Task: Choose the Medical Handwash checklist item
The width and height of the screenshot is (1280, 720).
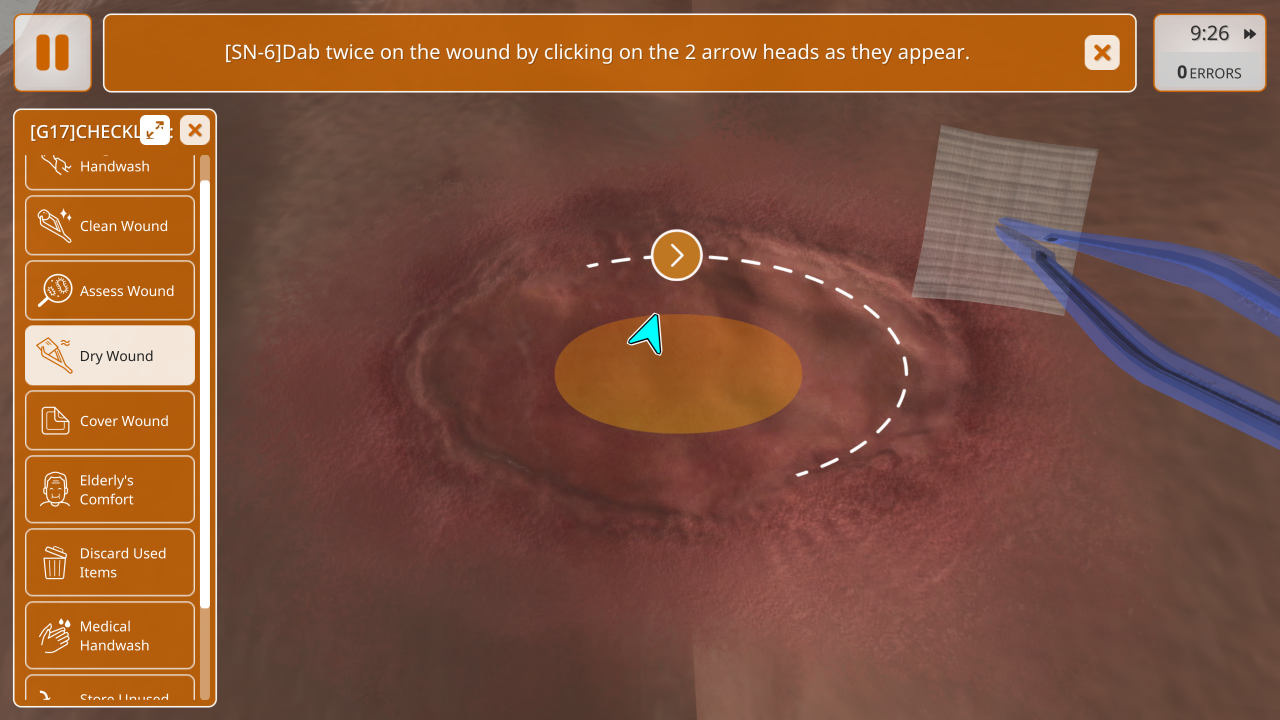Action: (110, 636)
